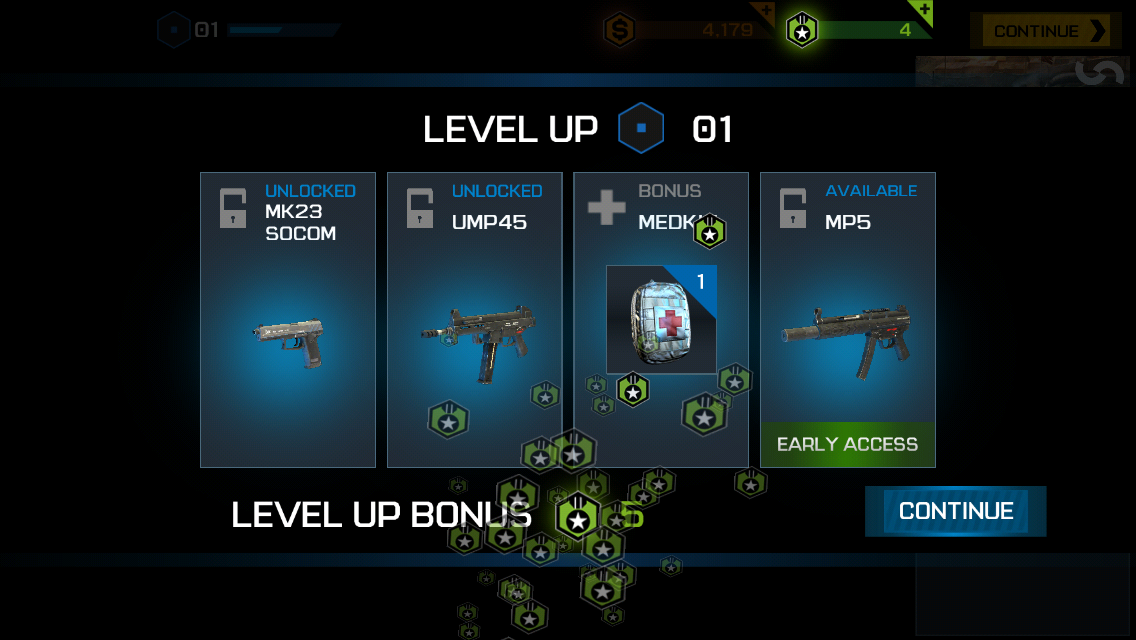
Task: Tap the Early Access banner
Action: (x=847, y=445)
